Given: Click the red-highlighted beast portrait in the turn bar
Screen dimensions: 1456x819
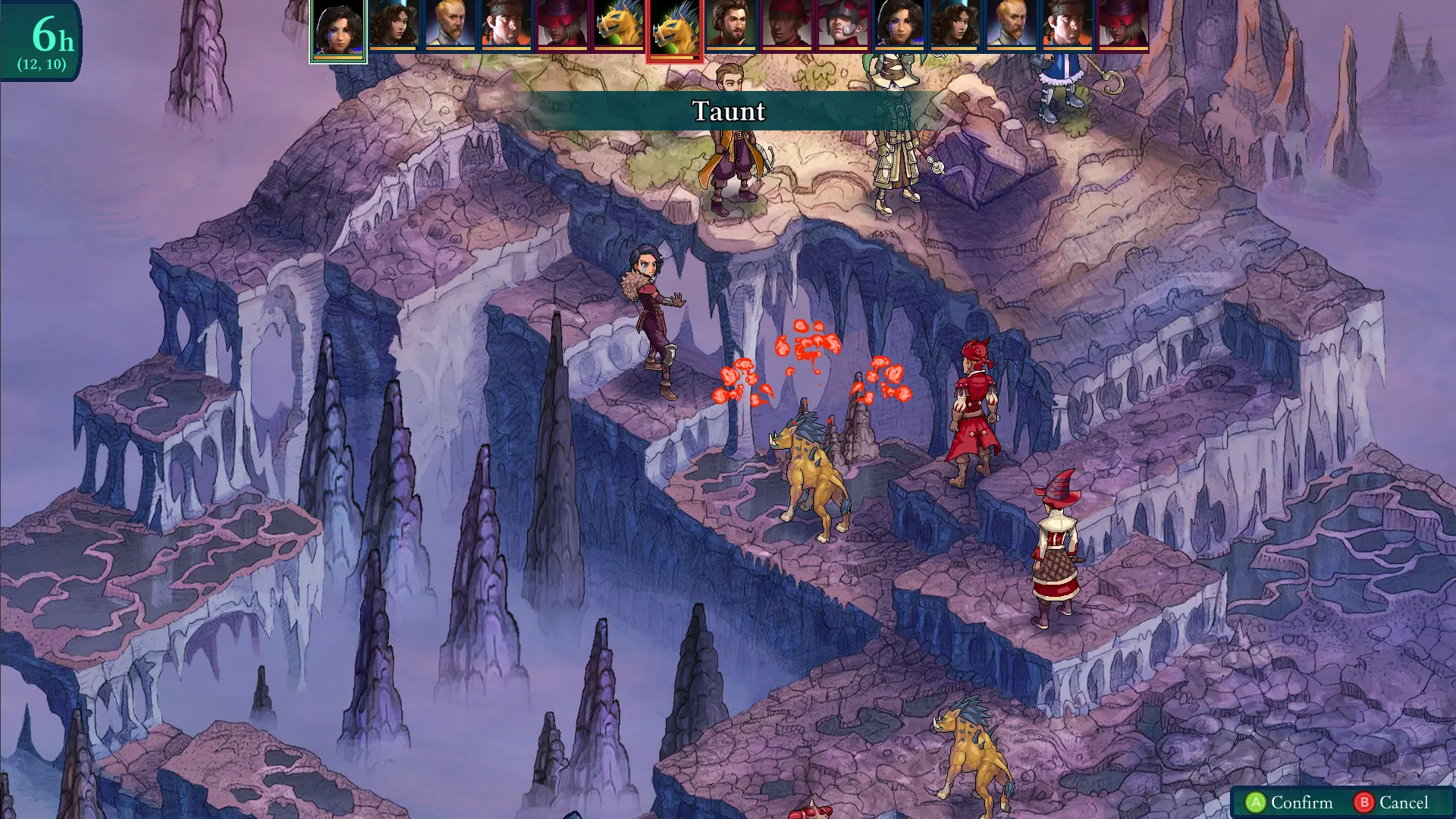Looking at the screenshot, I should tap(673, 25).
